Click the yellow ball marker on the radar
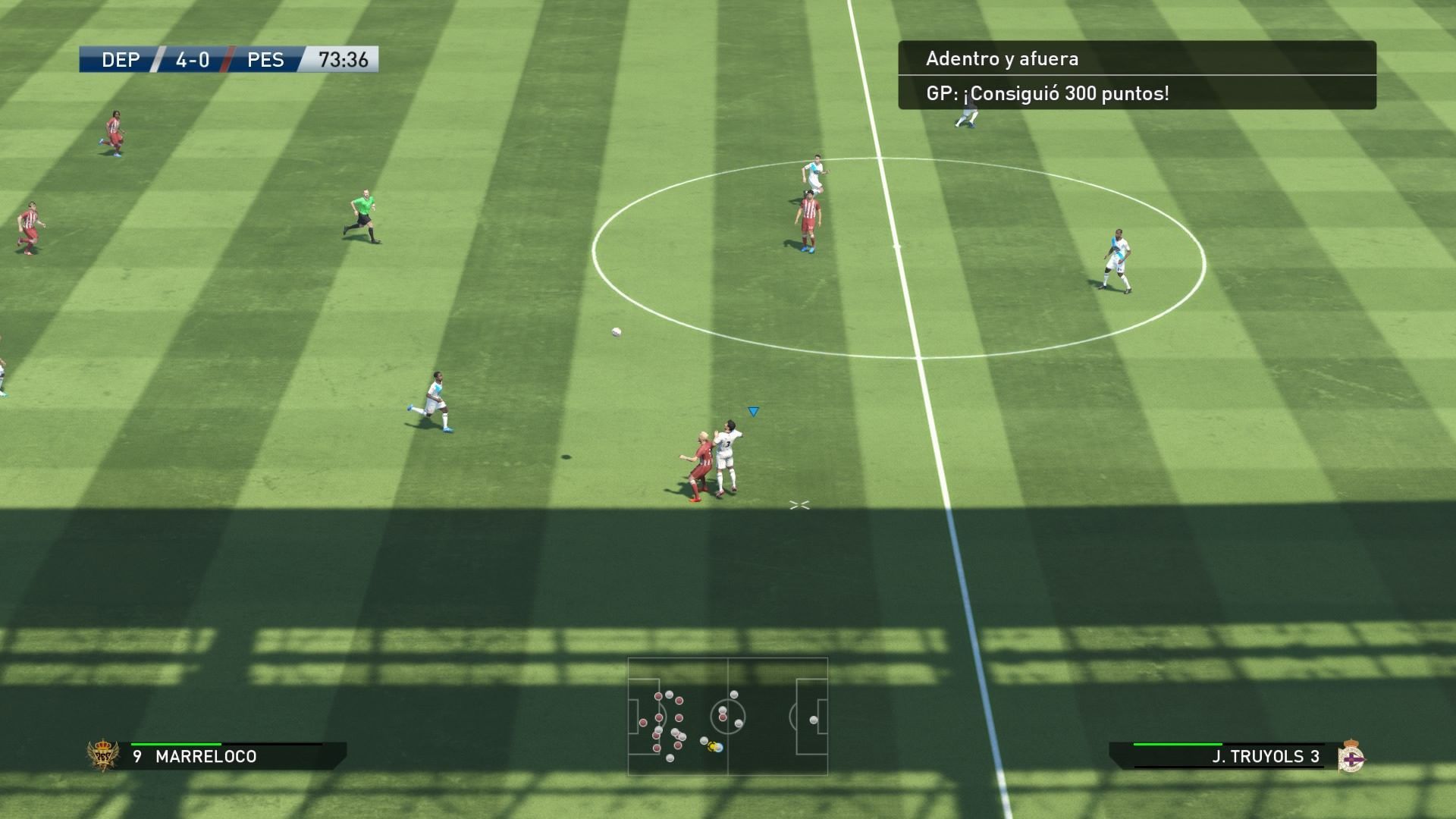1456x819 pixels. 711,746
